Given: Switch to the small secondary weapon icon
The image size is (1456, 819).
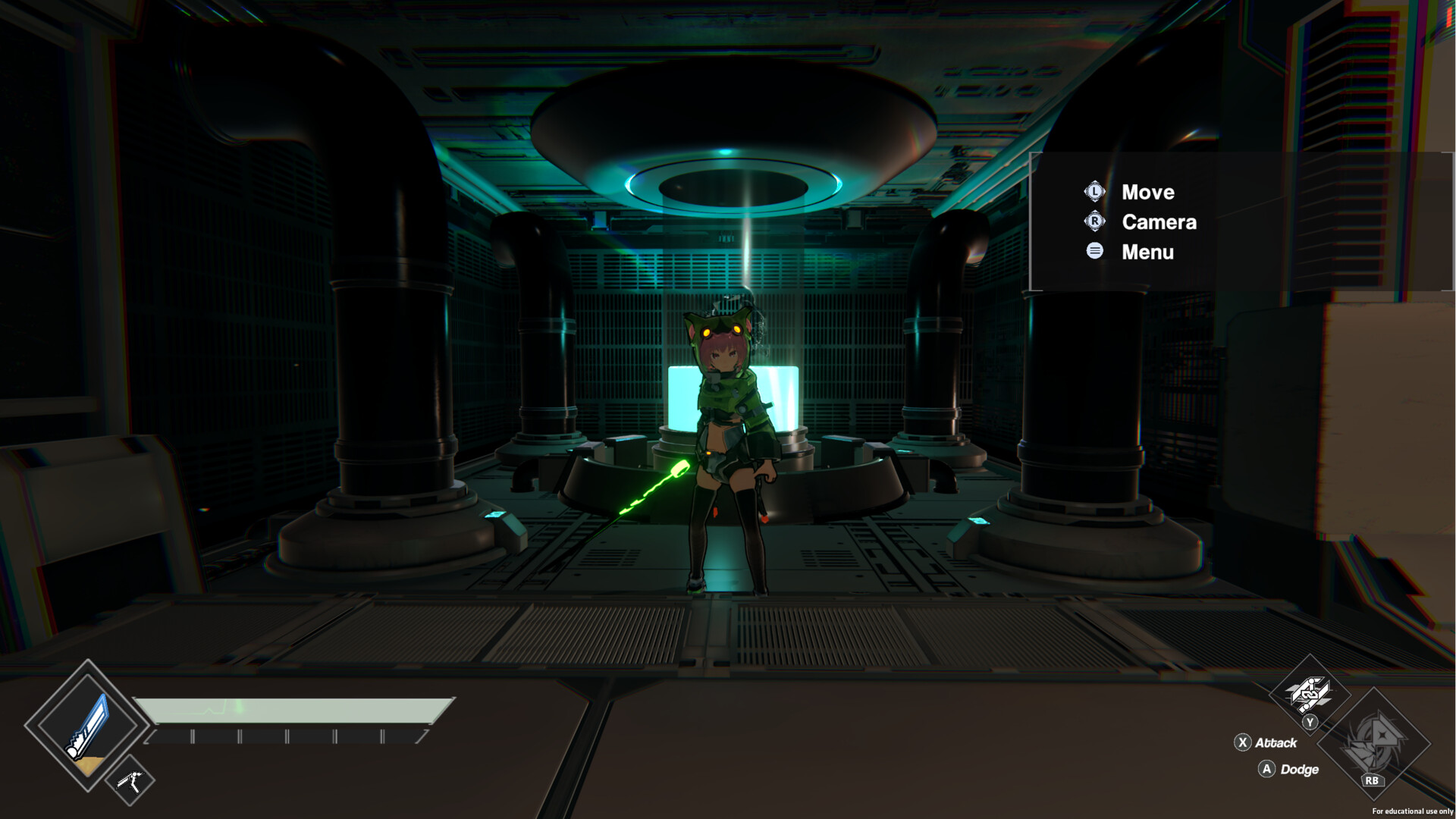Looking at the screenshot, I should click(130, 780).
